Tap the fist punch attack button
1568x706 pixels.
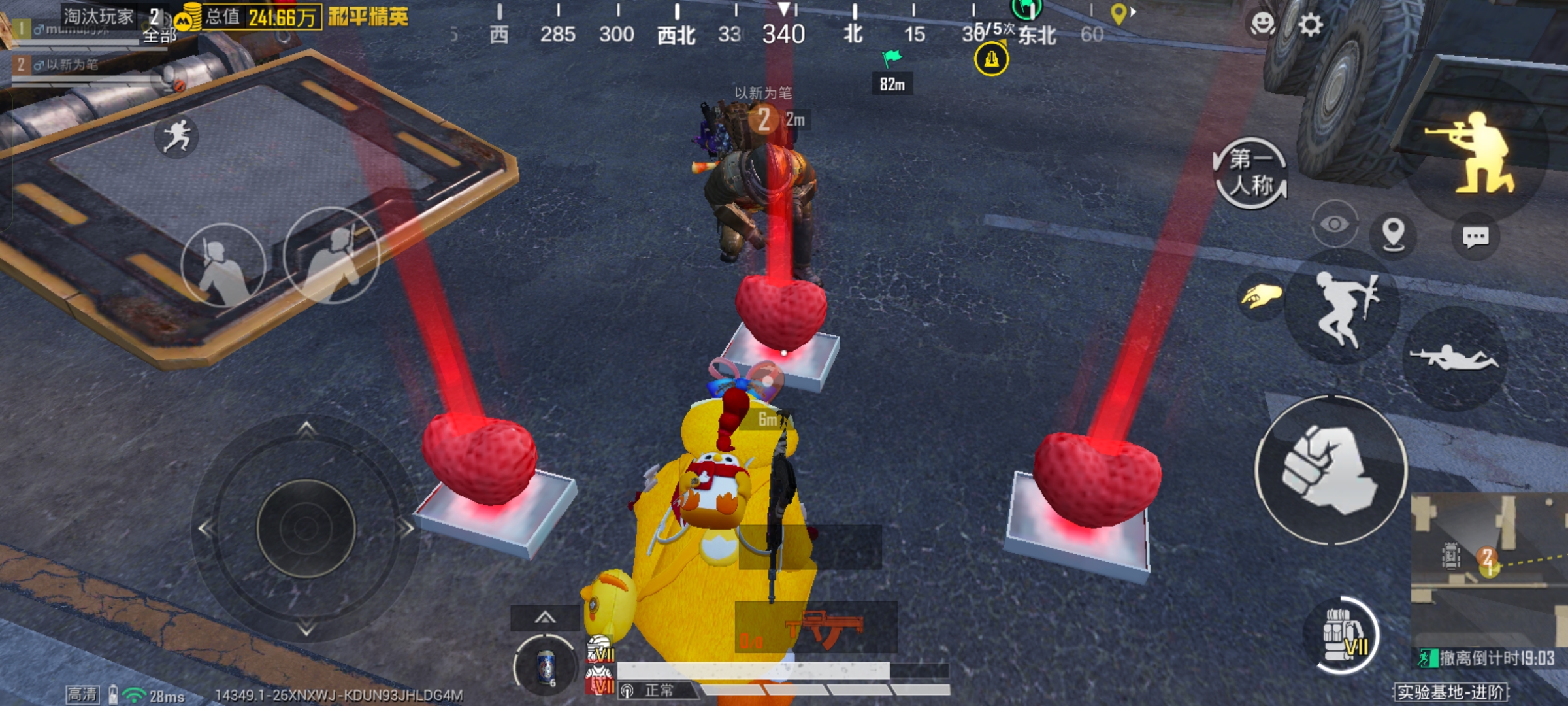click(1331, 470)
